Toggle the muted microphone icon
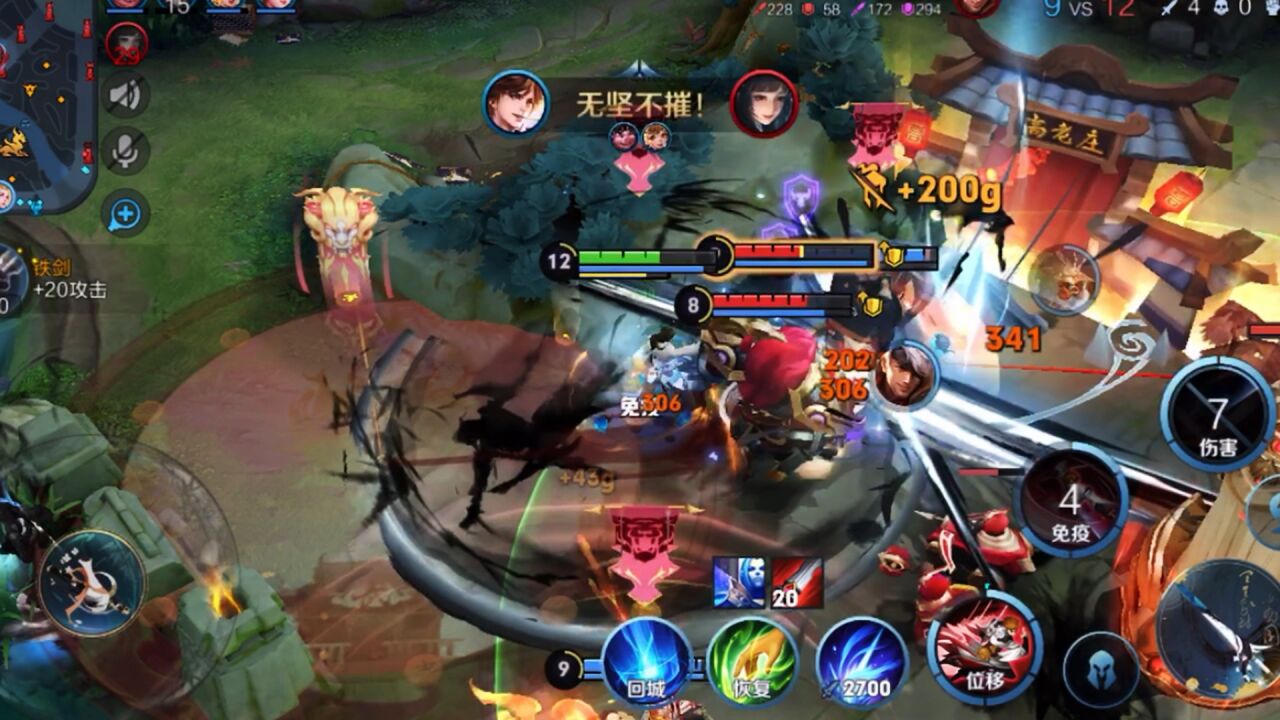Screen dimensions: 1280x720 (x=126, y=151)
